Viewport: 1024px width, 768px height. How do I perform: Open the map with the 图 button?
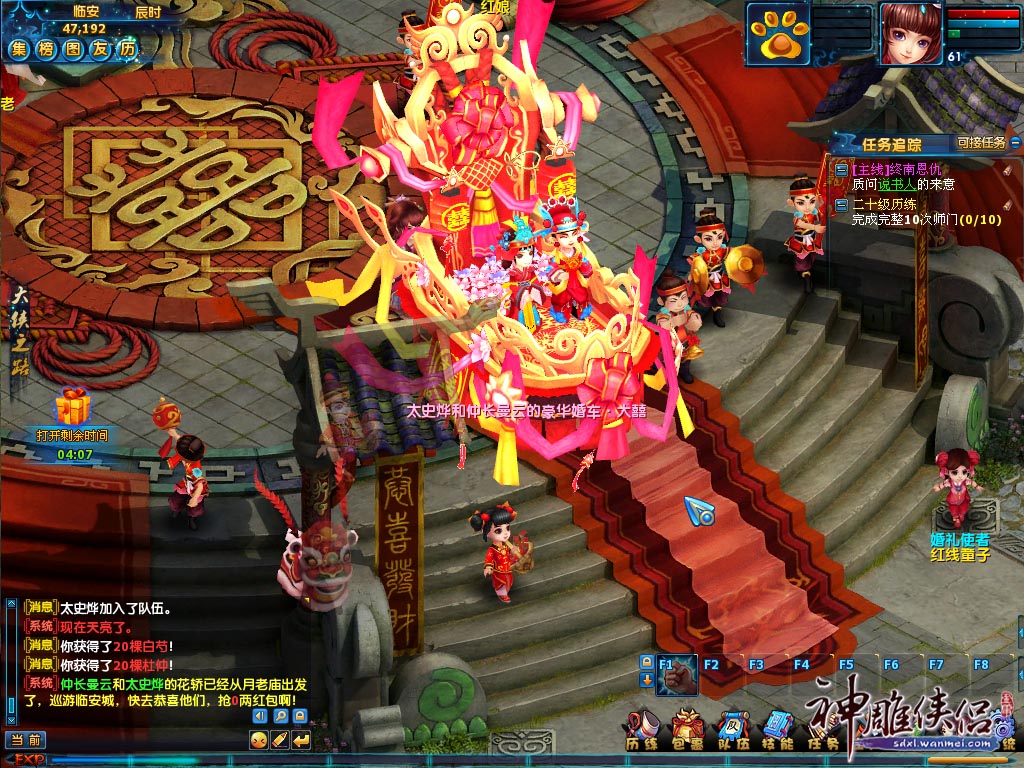pos(73,48)
